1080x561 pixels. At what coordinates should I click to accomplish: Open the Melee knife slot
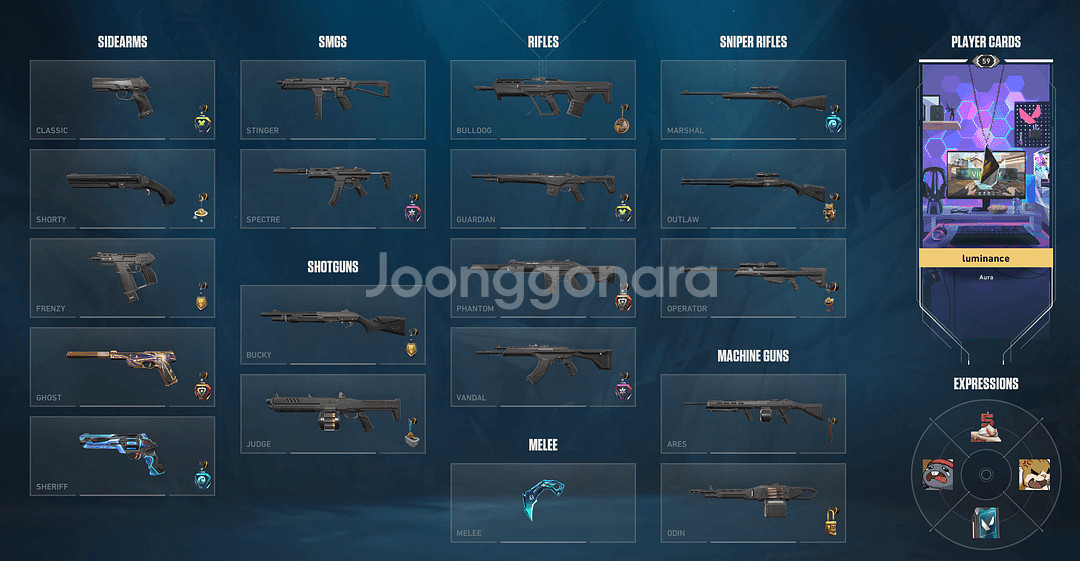pyautogui.click(x=542, y=502)
